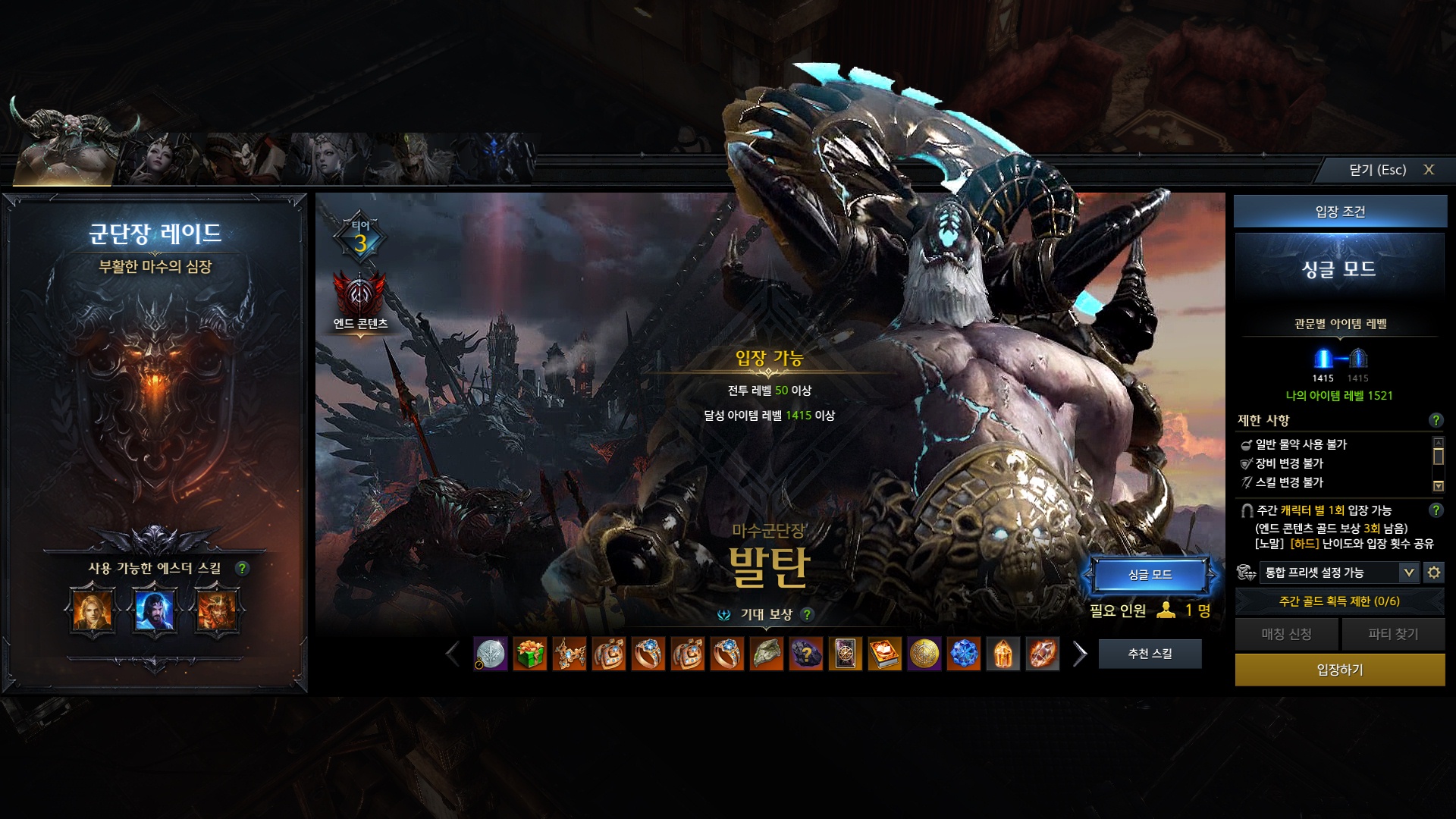Click the green gift box reward
The height and width of the screenshot is (819, 1456).
(530, 654)
